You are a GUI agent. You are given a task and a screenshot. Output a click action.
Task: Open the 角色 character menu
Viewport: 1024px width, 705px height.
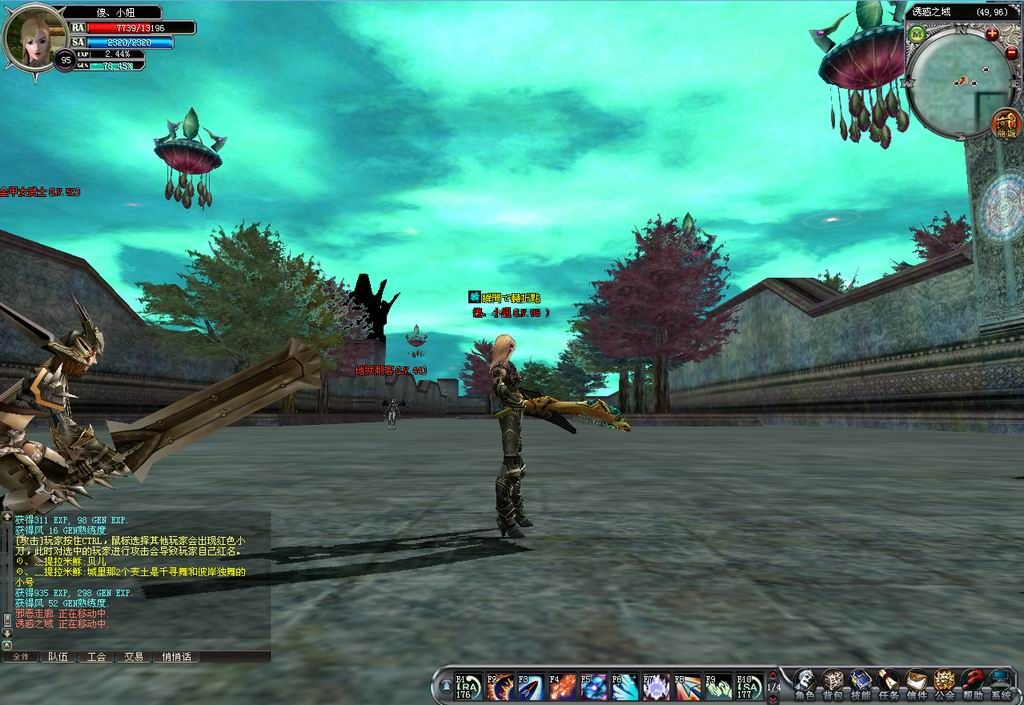point(803,683)
